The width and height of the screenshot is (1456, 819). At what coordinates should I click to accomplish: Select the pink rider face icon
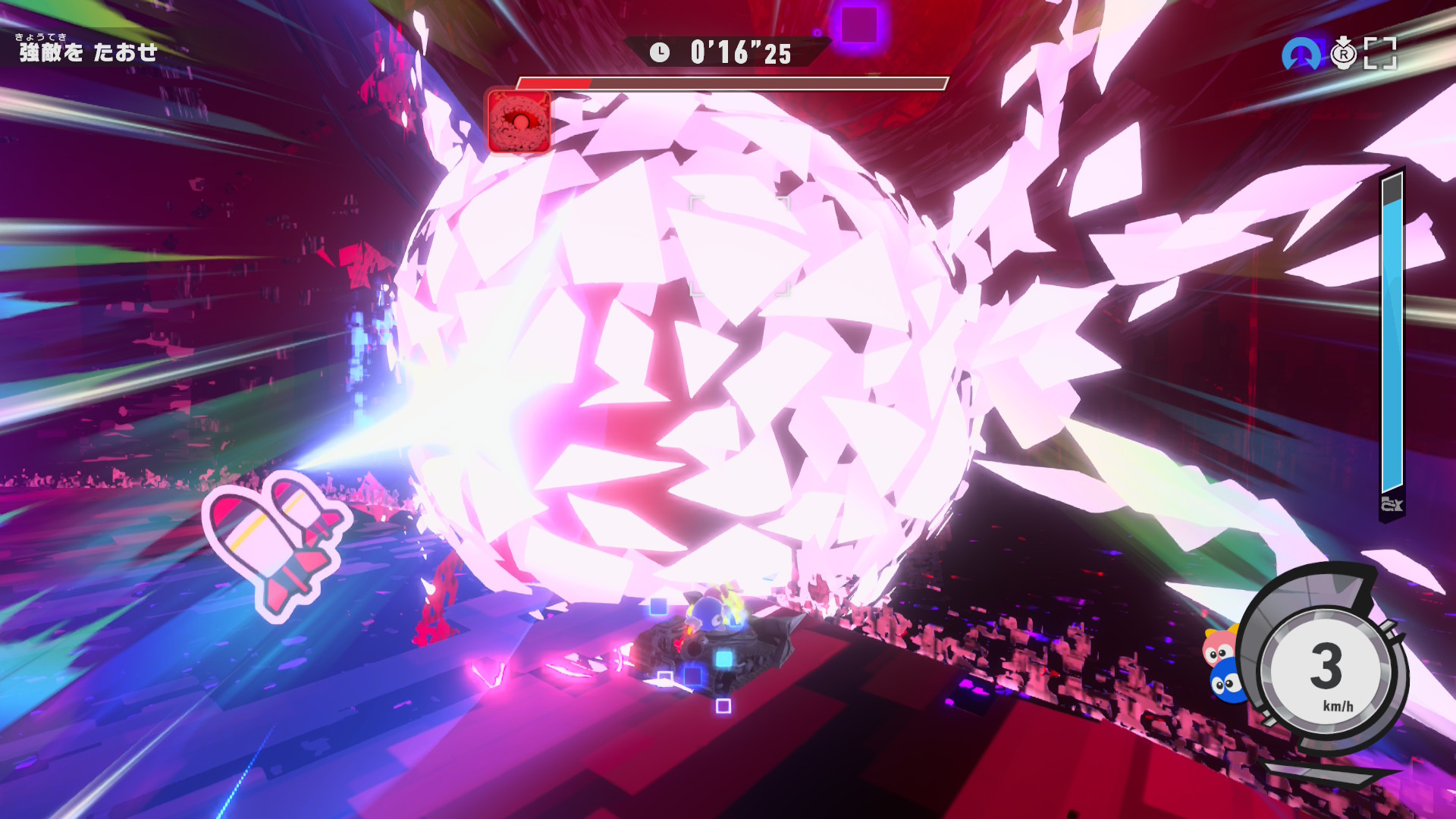[1219, 647]
